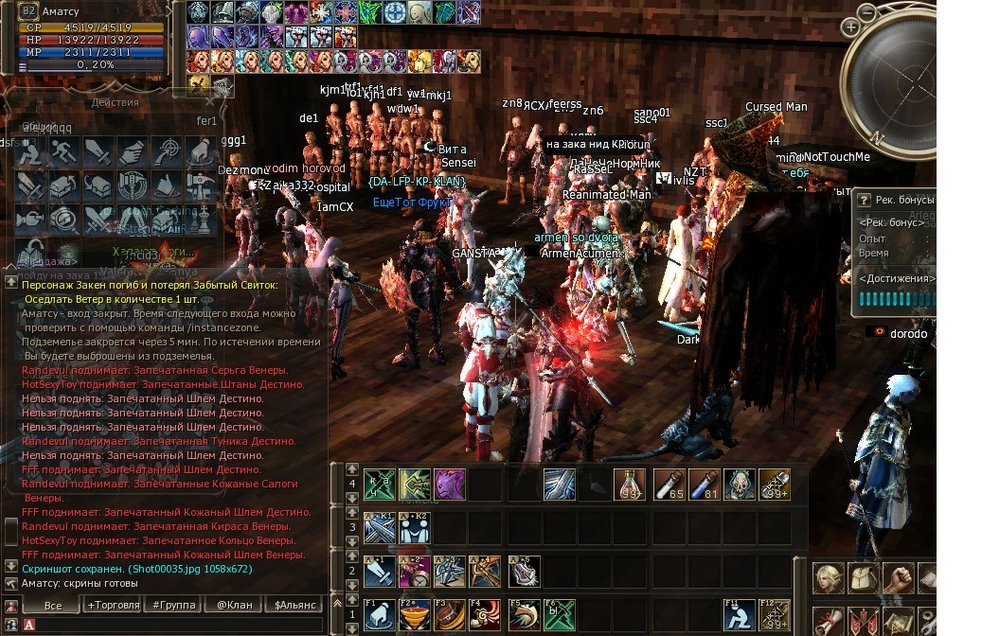Show the Все chat tab
Screen dimensions: 1000x636
53,605
